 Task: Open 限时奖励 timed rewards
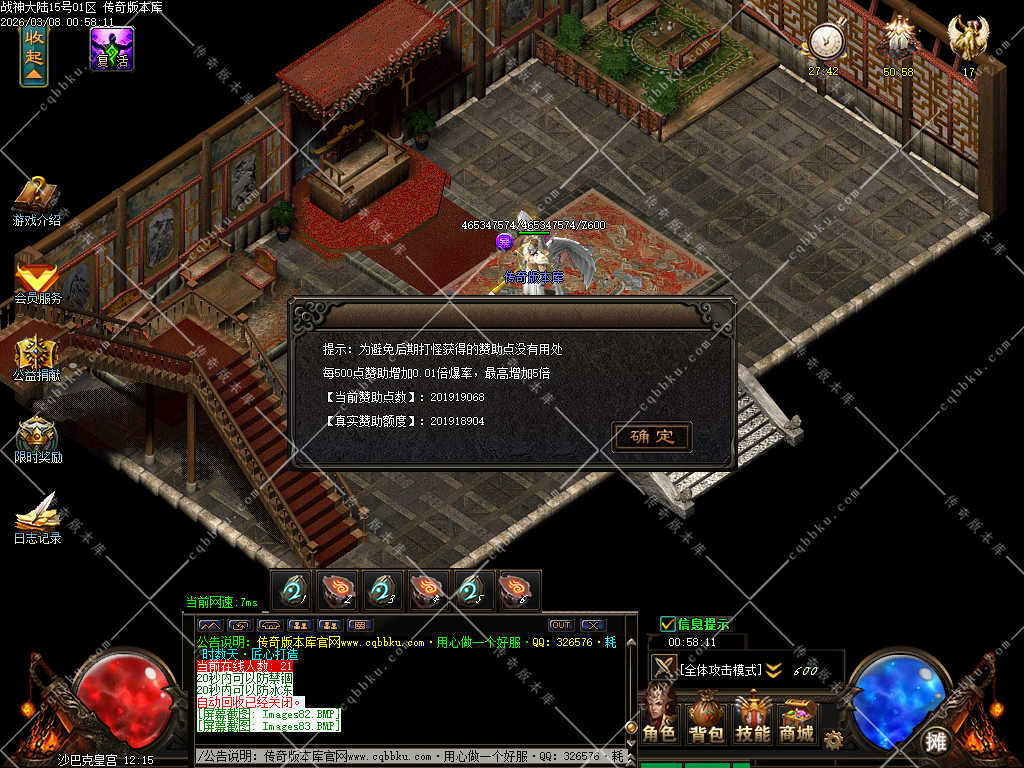37,439
